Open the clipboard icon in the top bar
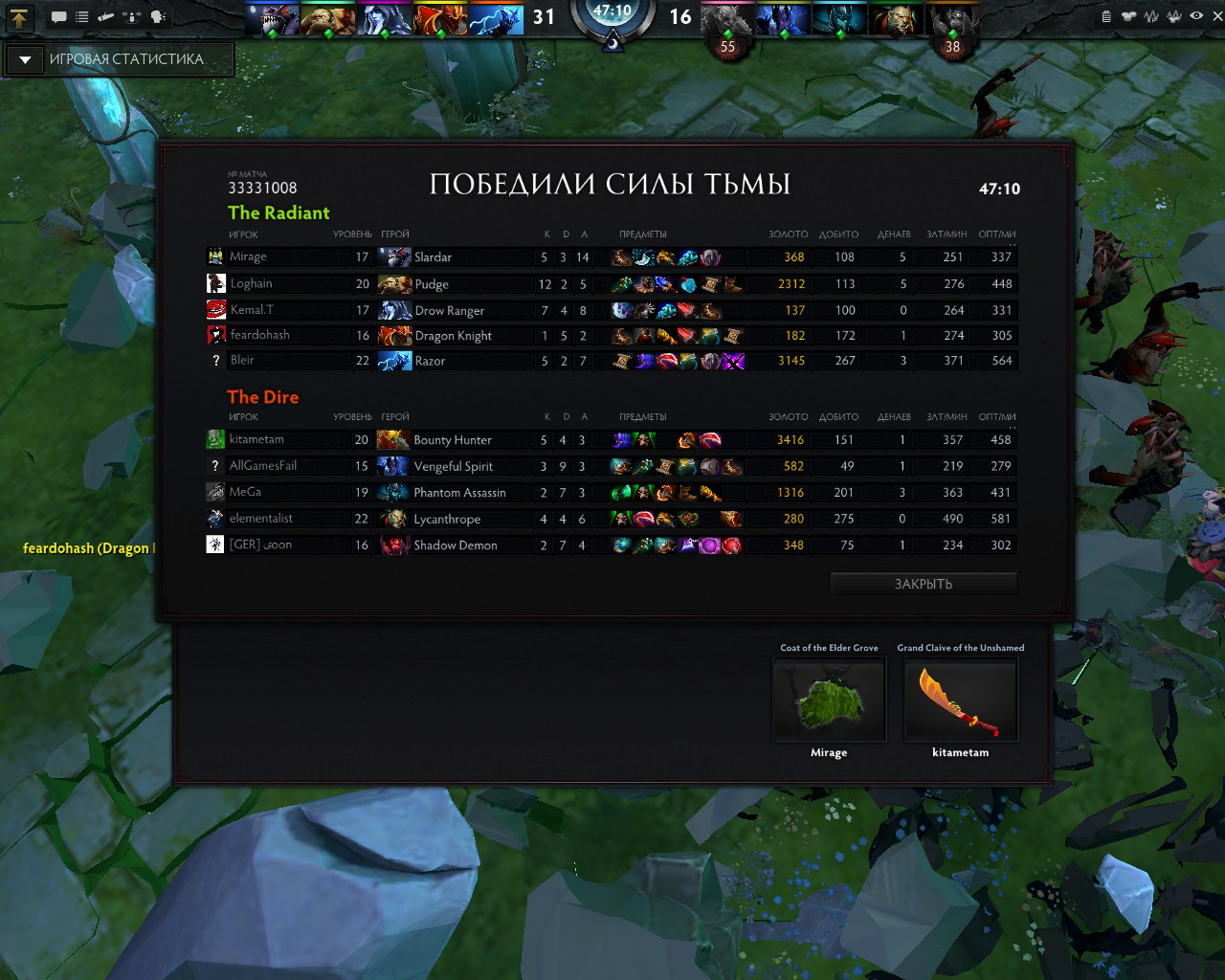1225x980 pixels. (x=1106, y=16)
